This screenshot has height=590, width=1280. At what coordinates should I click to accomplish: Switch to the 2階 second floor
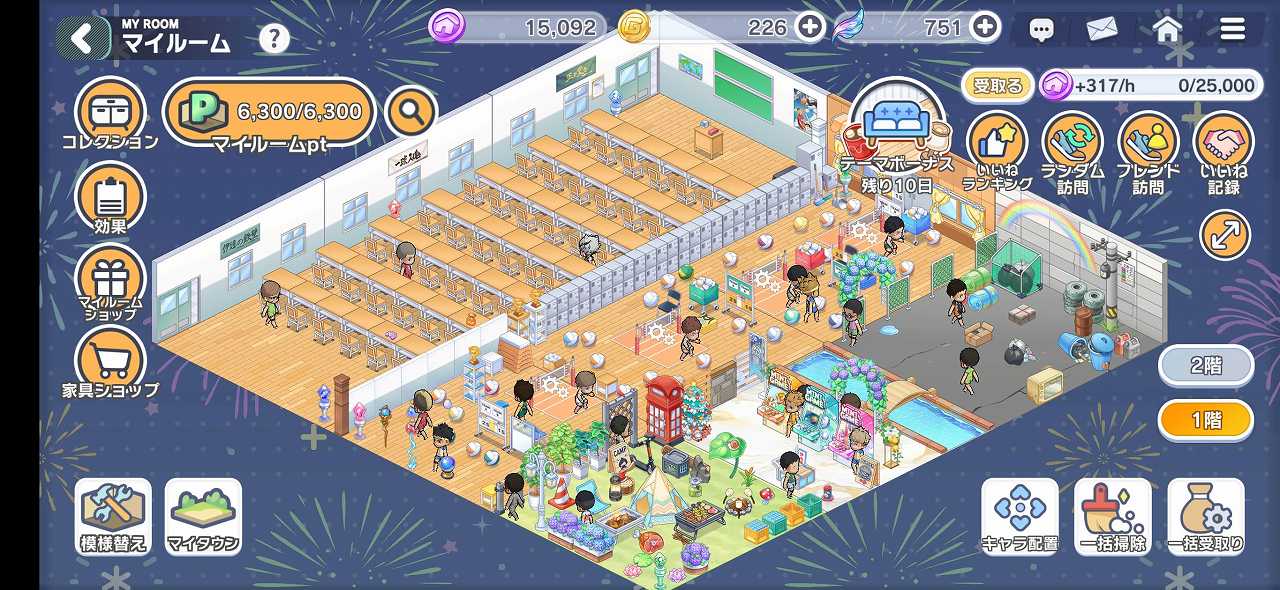coord(1205,366)
